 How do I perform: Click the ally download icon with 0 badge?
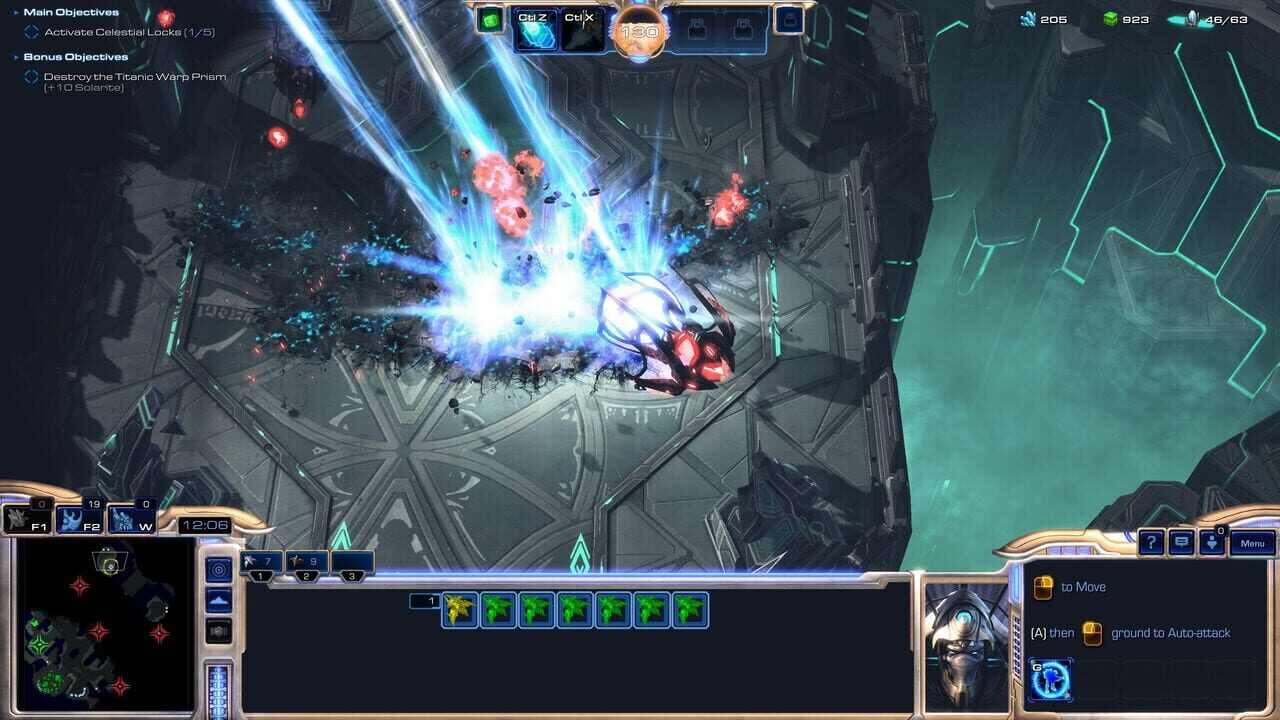(x=1212, y=543)
